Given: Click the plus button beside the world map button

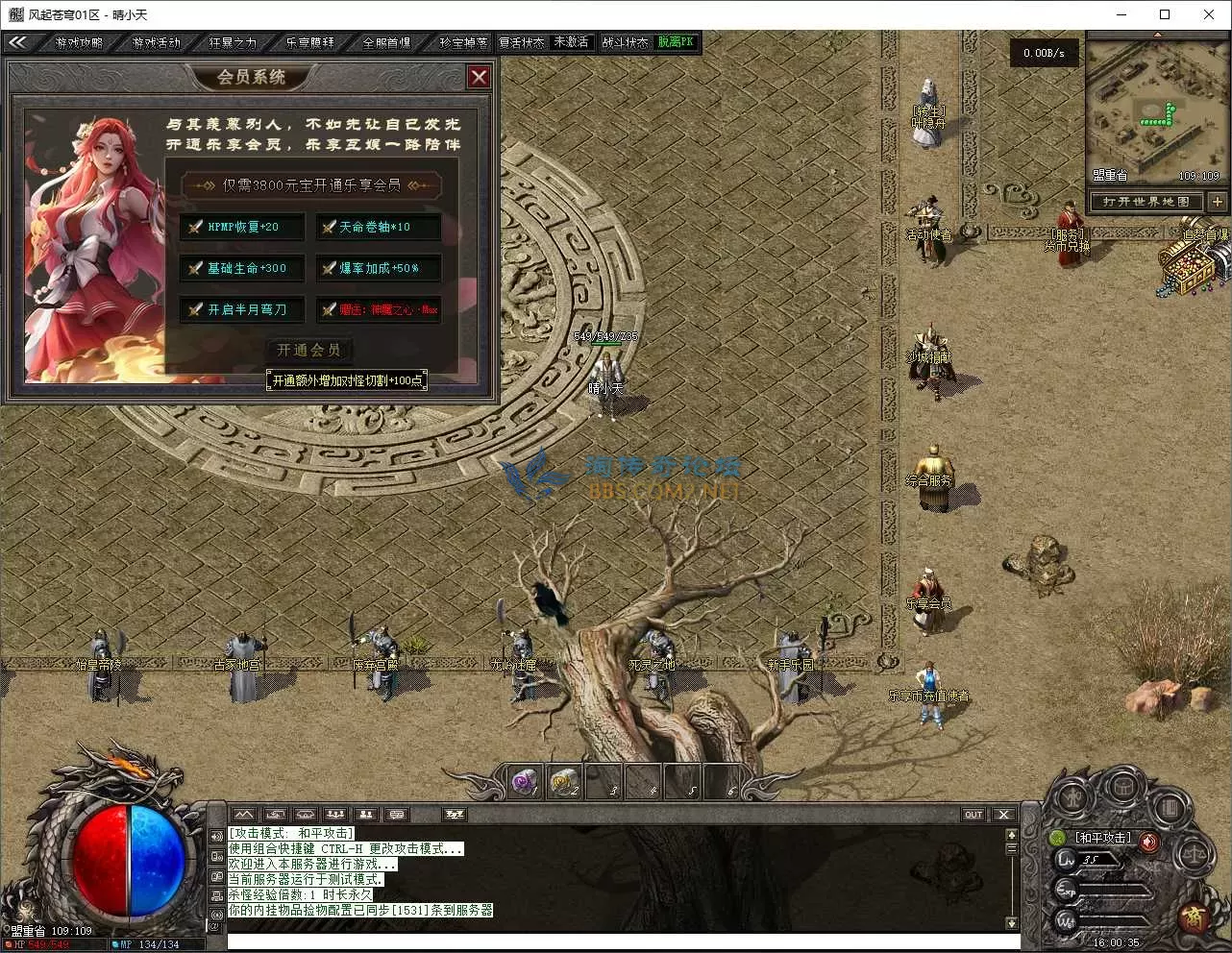Looking at the screenshot, I should 1218,202.
